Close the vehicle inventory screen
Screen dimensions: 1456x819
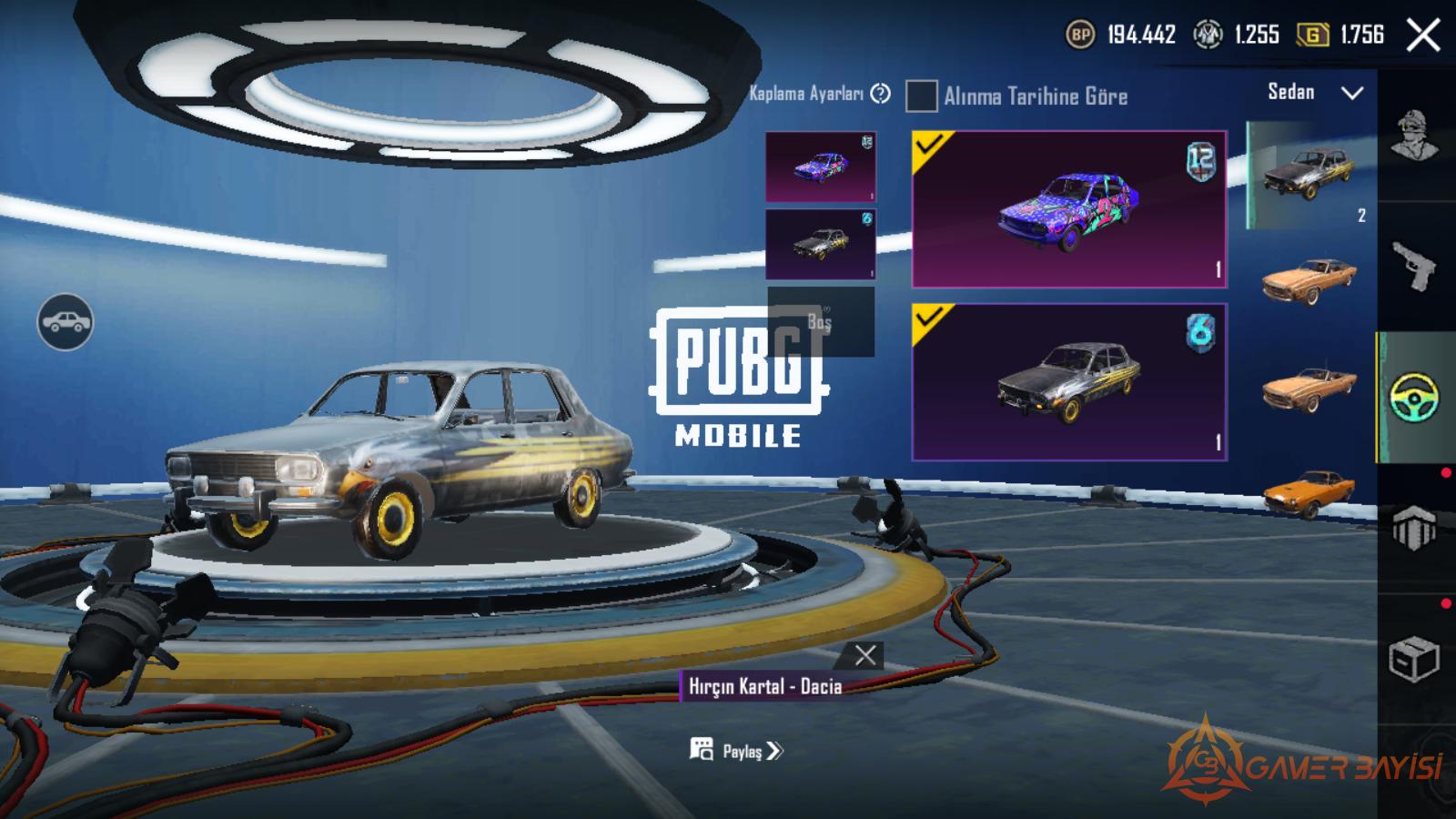coord(1423,35)
